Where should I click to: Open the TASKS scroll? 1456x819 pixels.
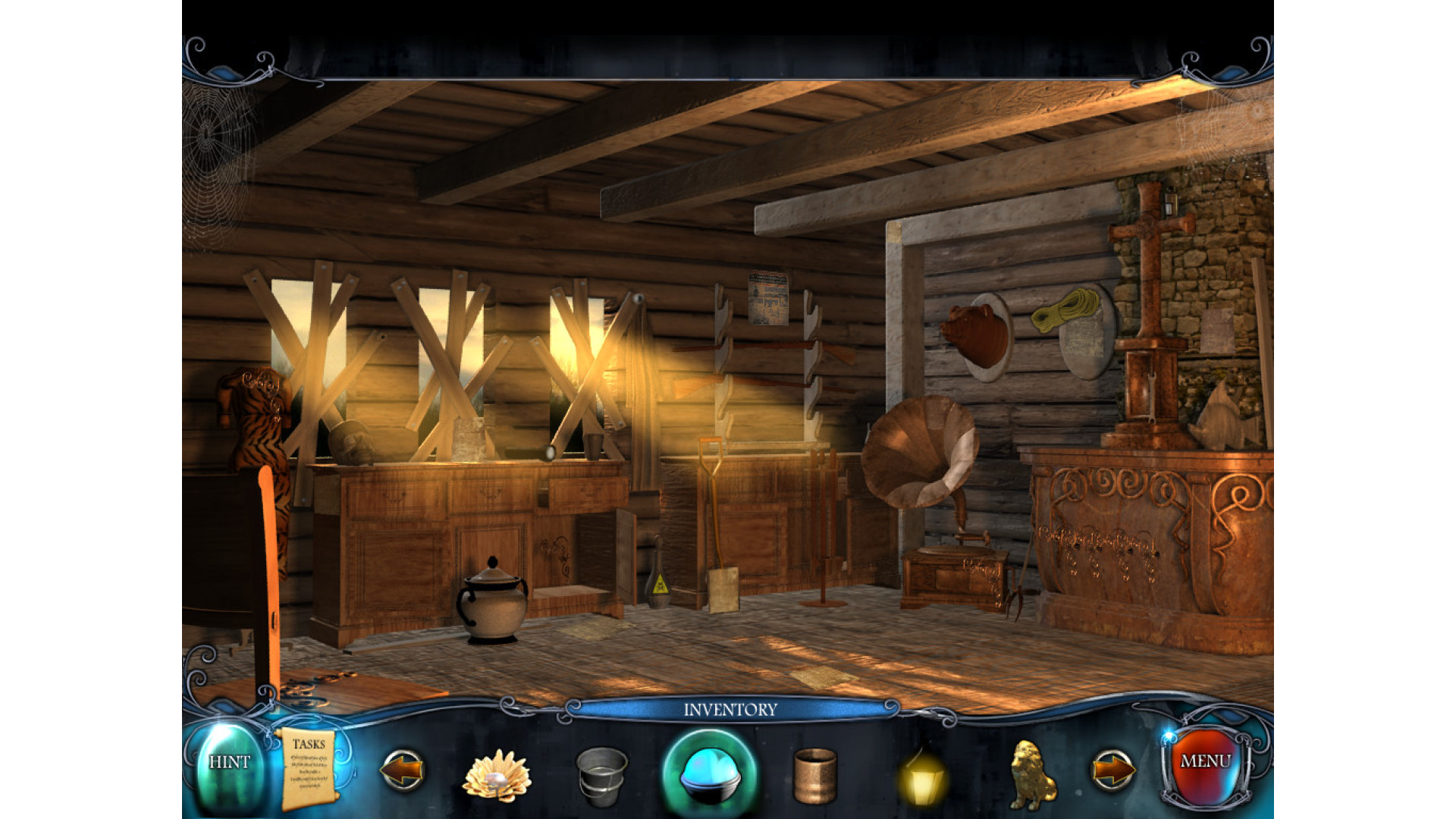pos(308,767)
